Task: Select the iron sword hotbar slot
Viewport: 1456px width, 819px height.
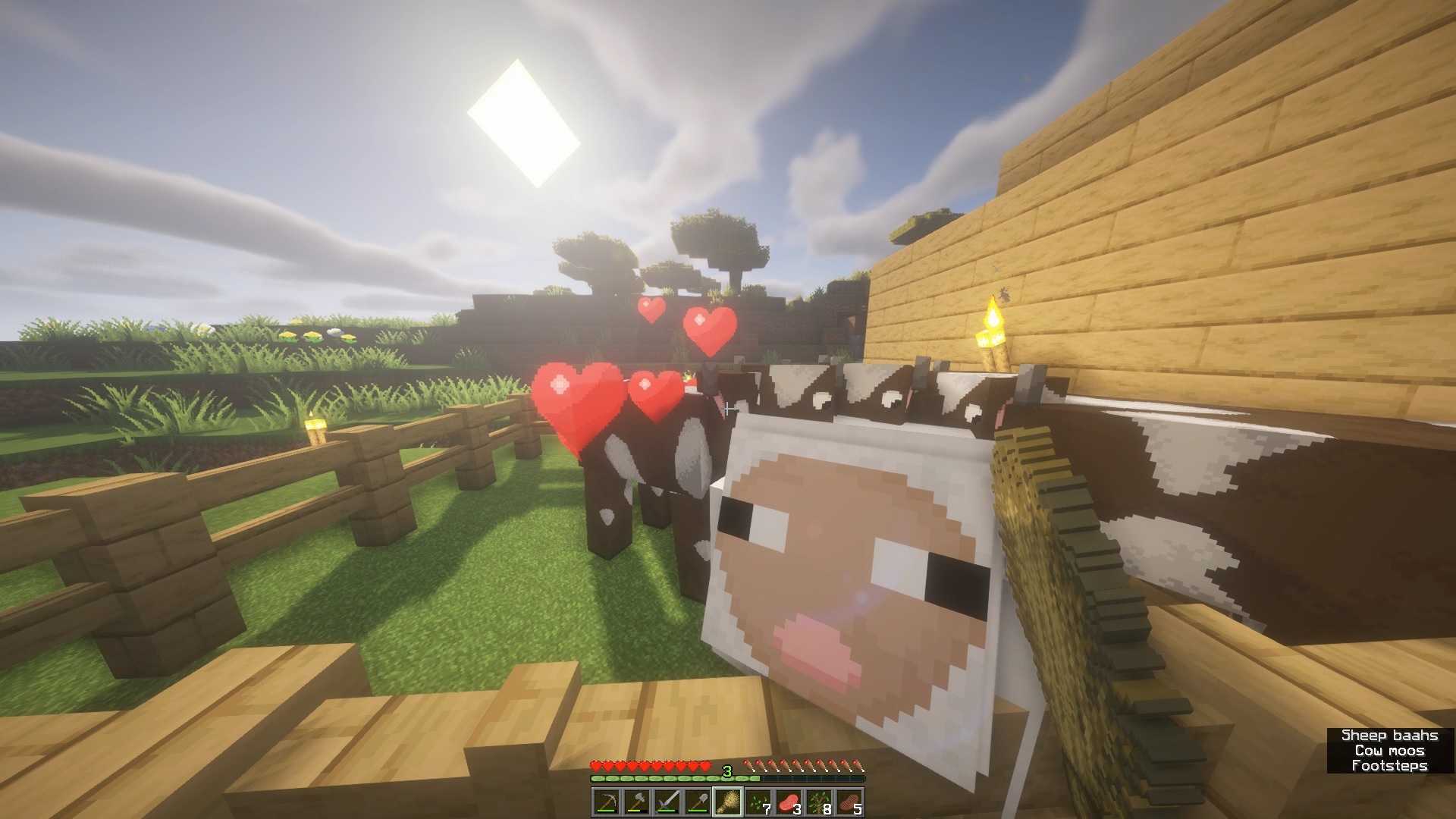Action: point(669,801)
